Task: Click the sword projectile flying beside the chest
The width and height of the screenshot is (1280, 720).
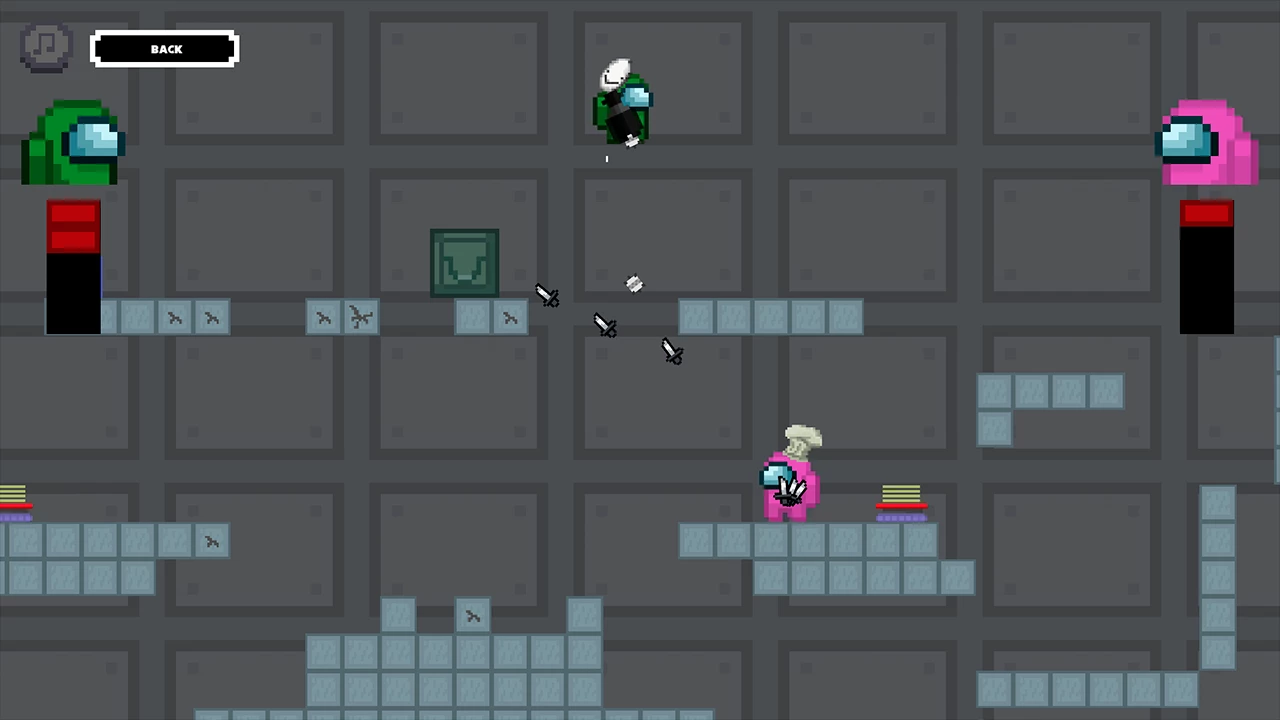Action: pyautogui.click(x=547, y=297)
